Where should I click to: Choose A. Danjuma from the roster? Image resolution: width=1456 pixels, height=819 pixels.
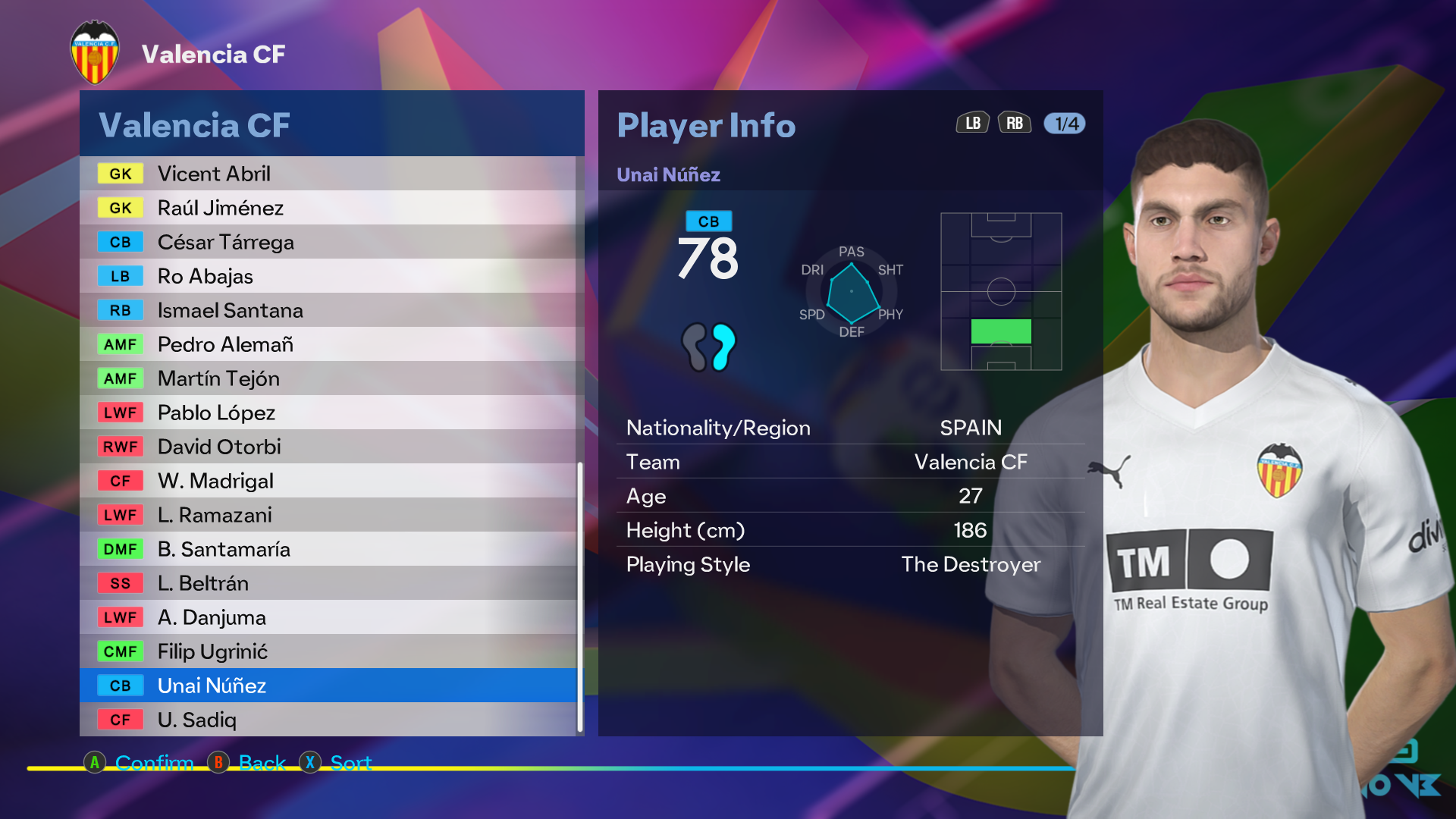coord(328,617)
